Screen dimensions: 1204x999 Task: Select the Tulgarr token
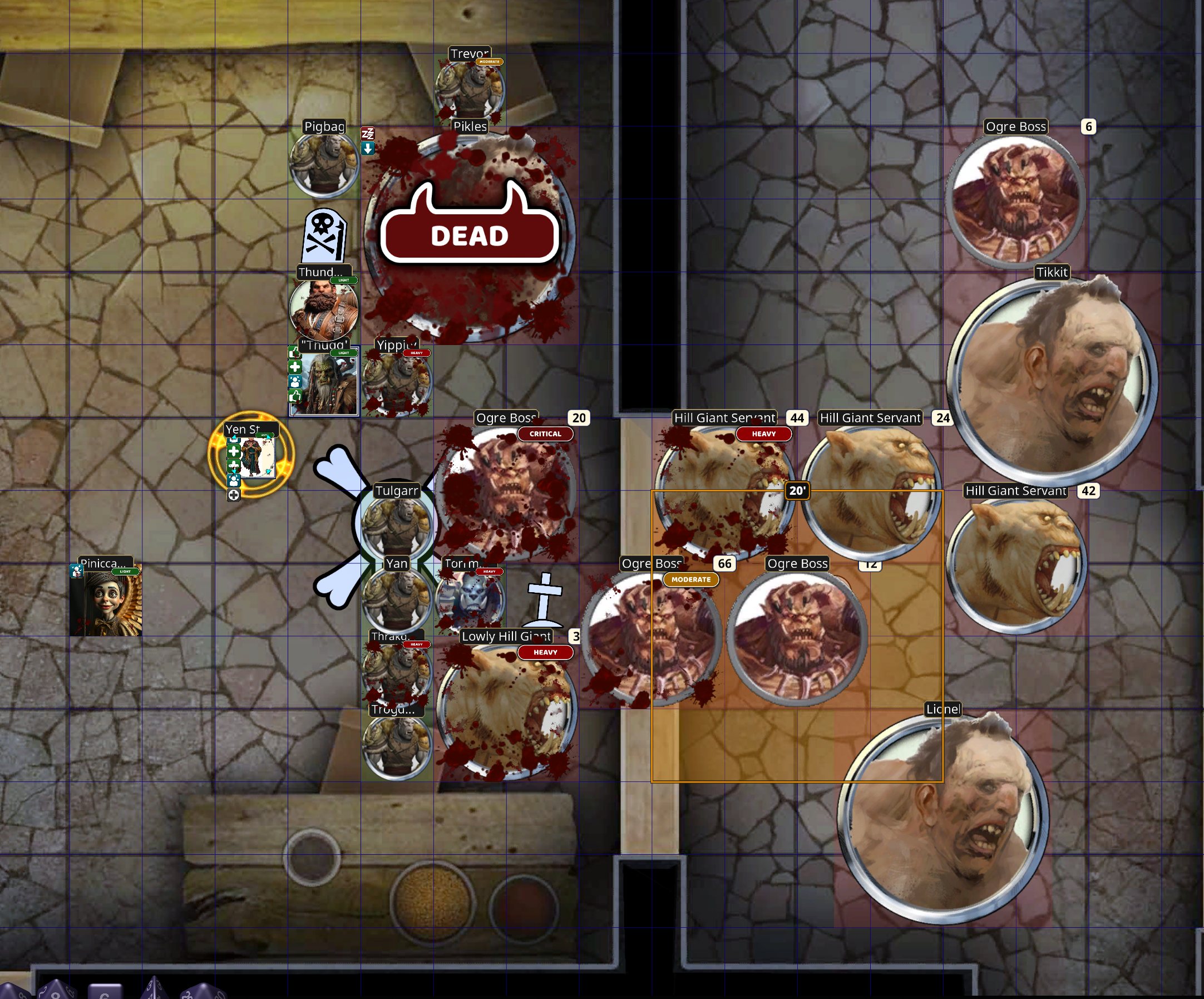[397, 526]
